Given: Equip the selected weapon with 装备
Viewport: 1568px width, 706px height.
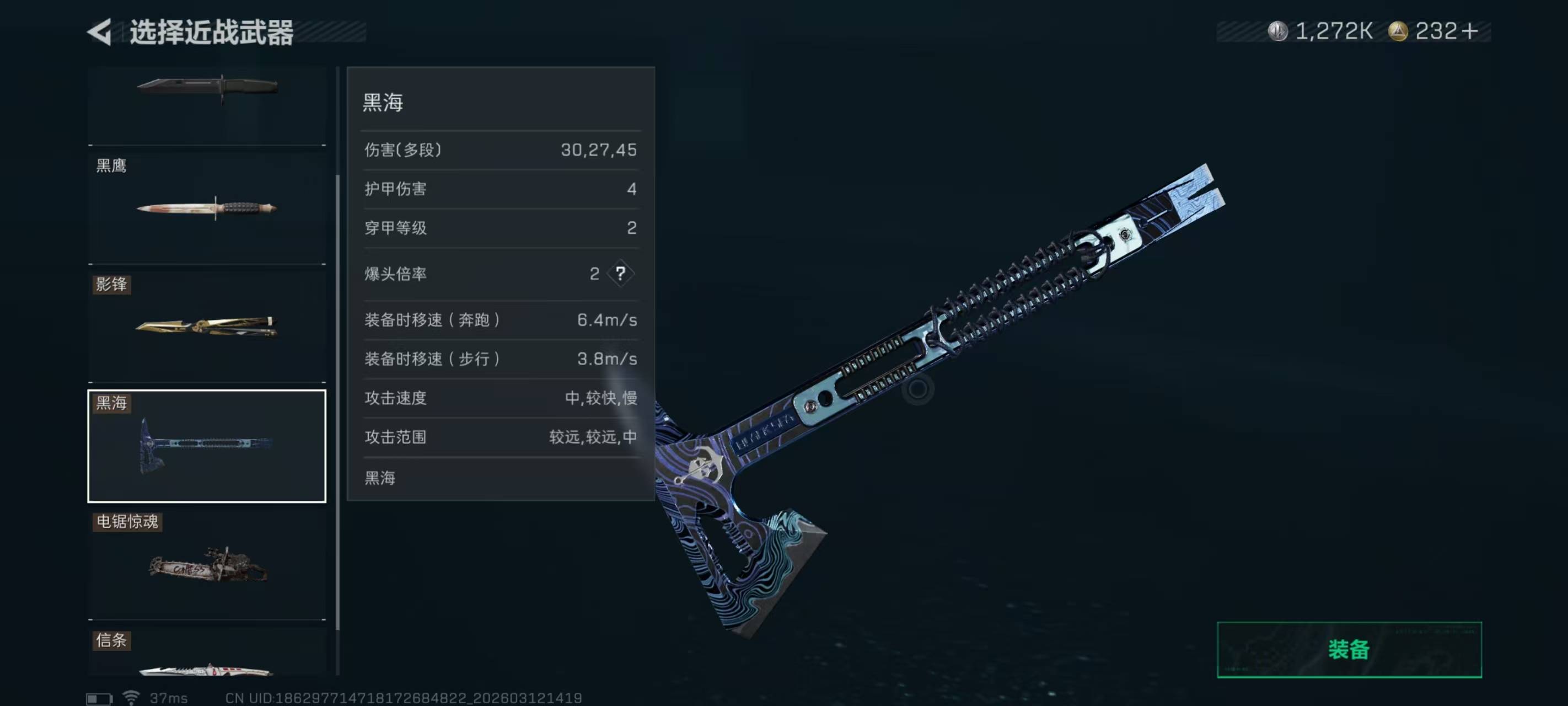Looking at the screenshot, I should click(x=1348, y=649).
